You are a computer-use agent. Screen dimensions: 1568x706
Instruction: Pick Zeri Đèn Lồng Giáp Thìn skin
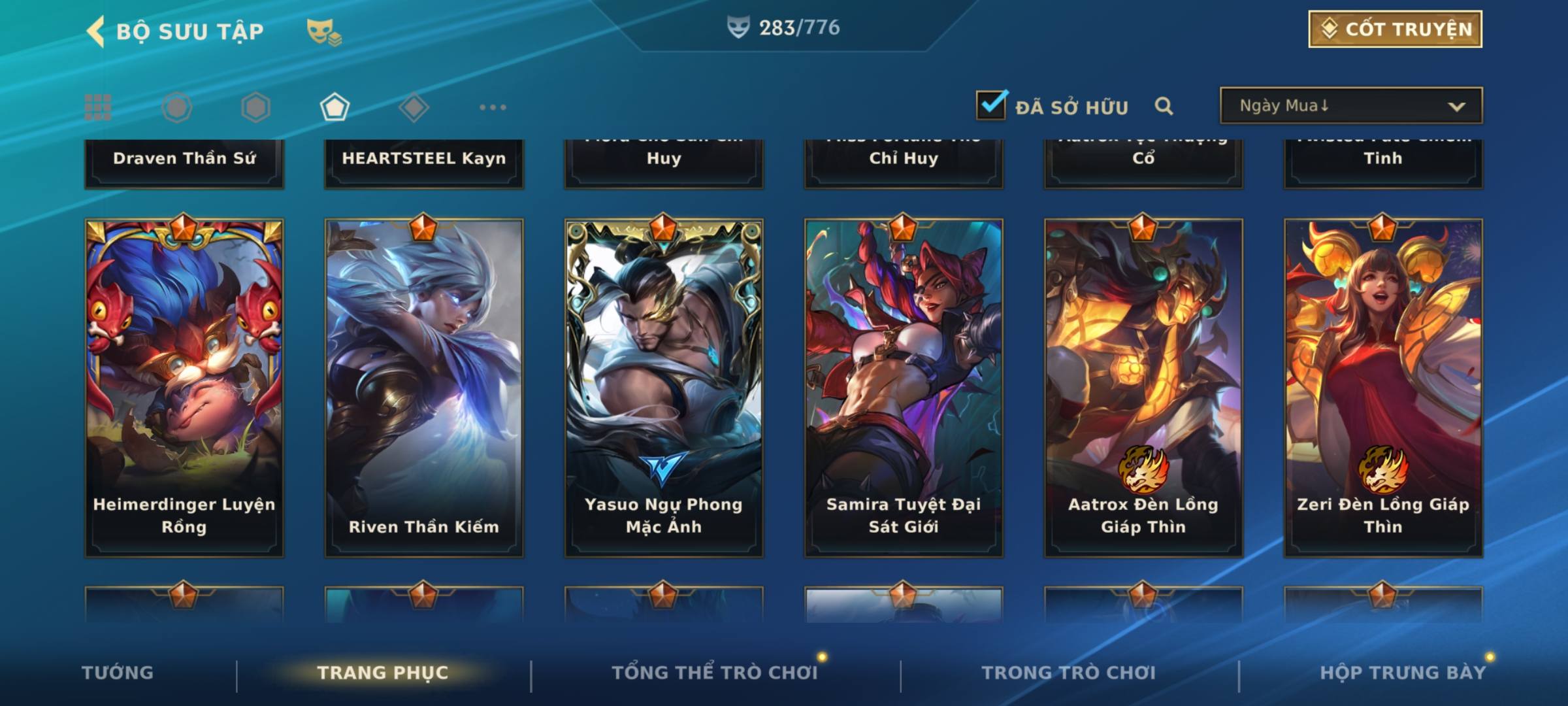[1383, 388]
